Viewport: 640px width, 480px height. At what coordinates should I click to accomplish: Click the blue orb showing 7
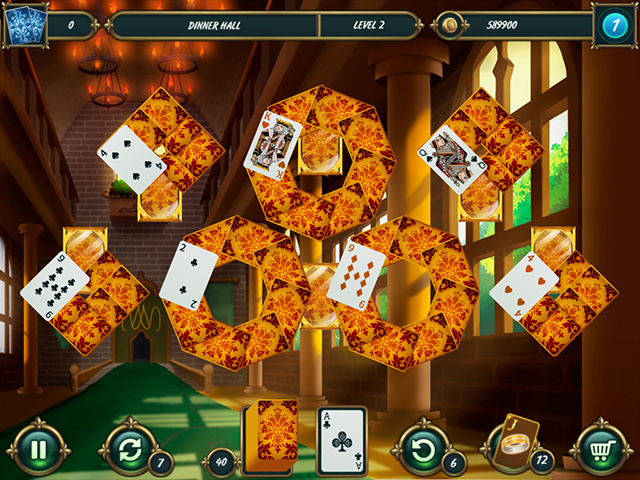pos(611,24)
